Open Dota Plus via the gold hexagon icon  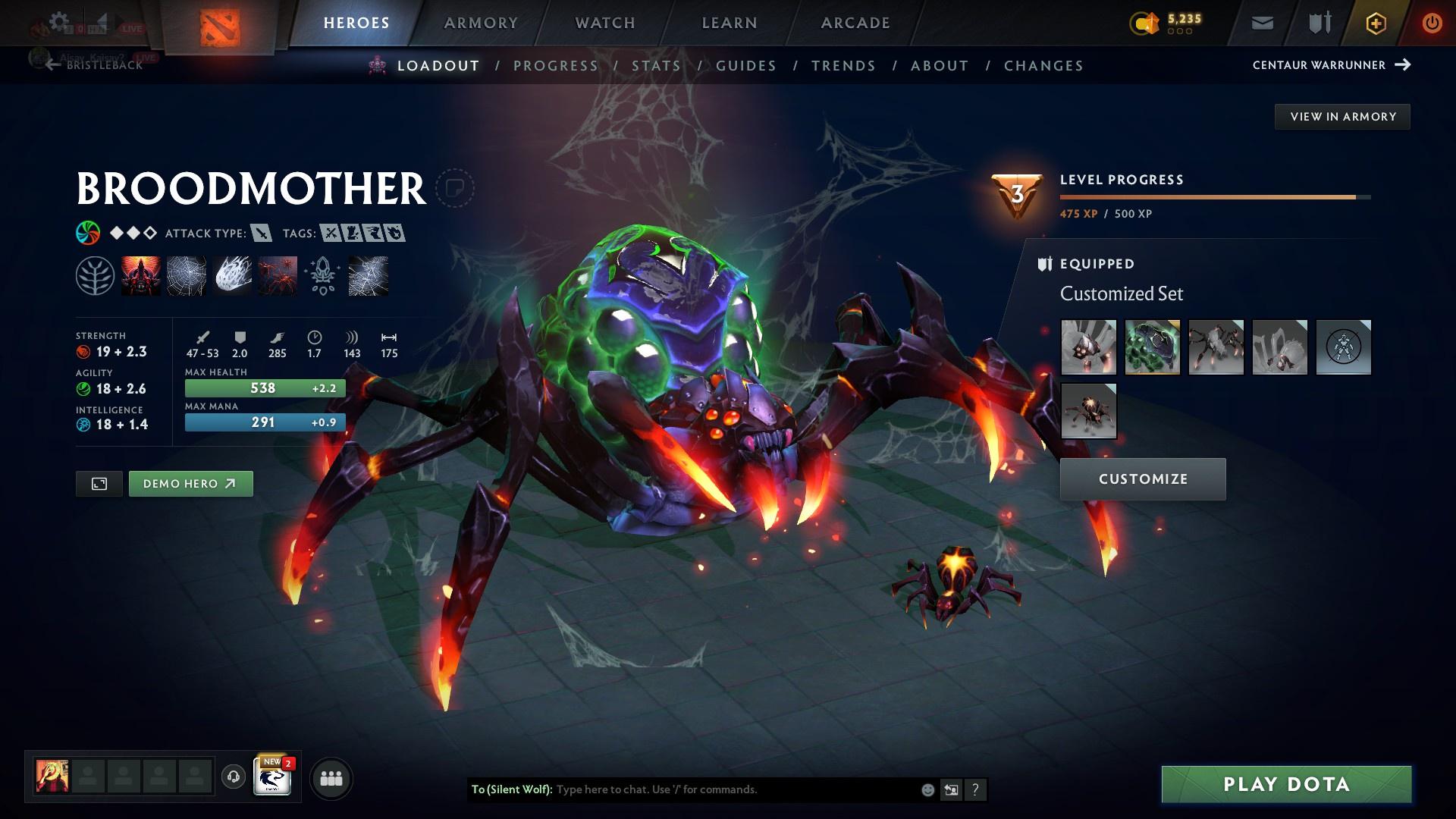coord(1375,23)
